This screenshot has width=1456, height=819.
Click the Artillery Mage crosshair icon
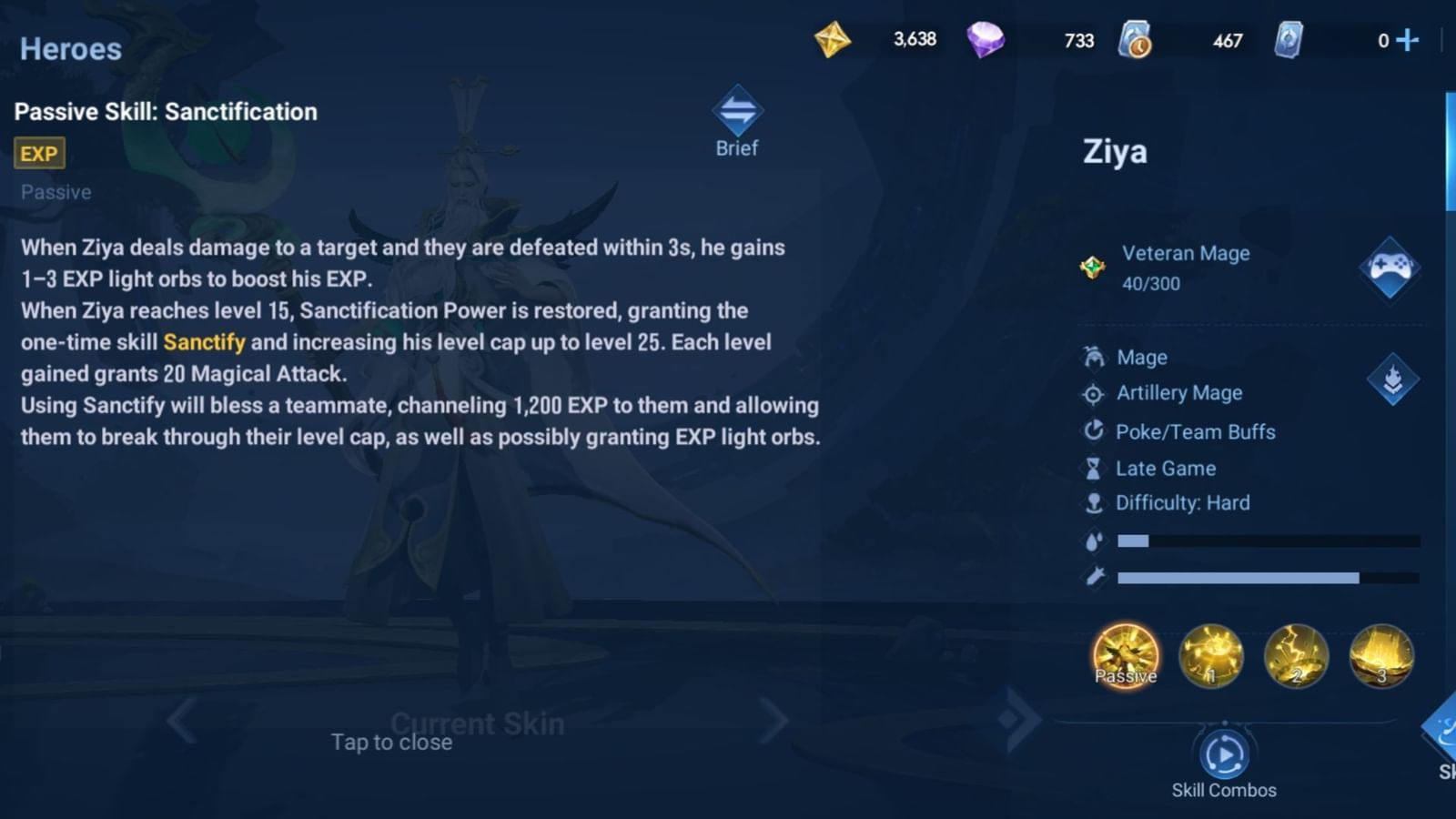click(x=1094, y=393)
